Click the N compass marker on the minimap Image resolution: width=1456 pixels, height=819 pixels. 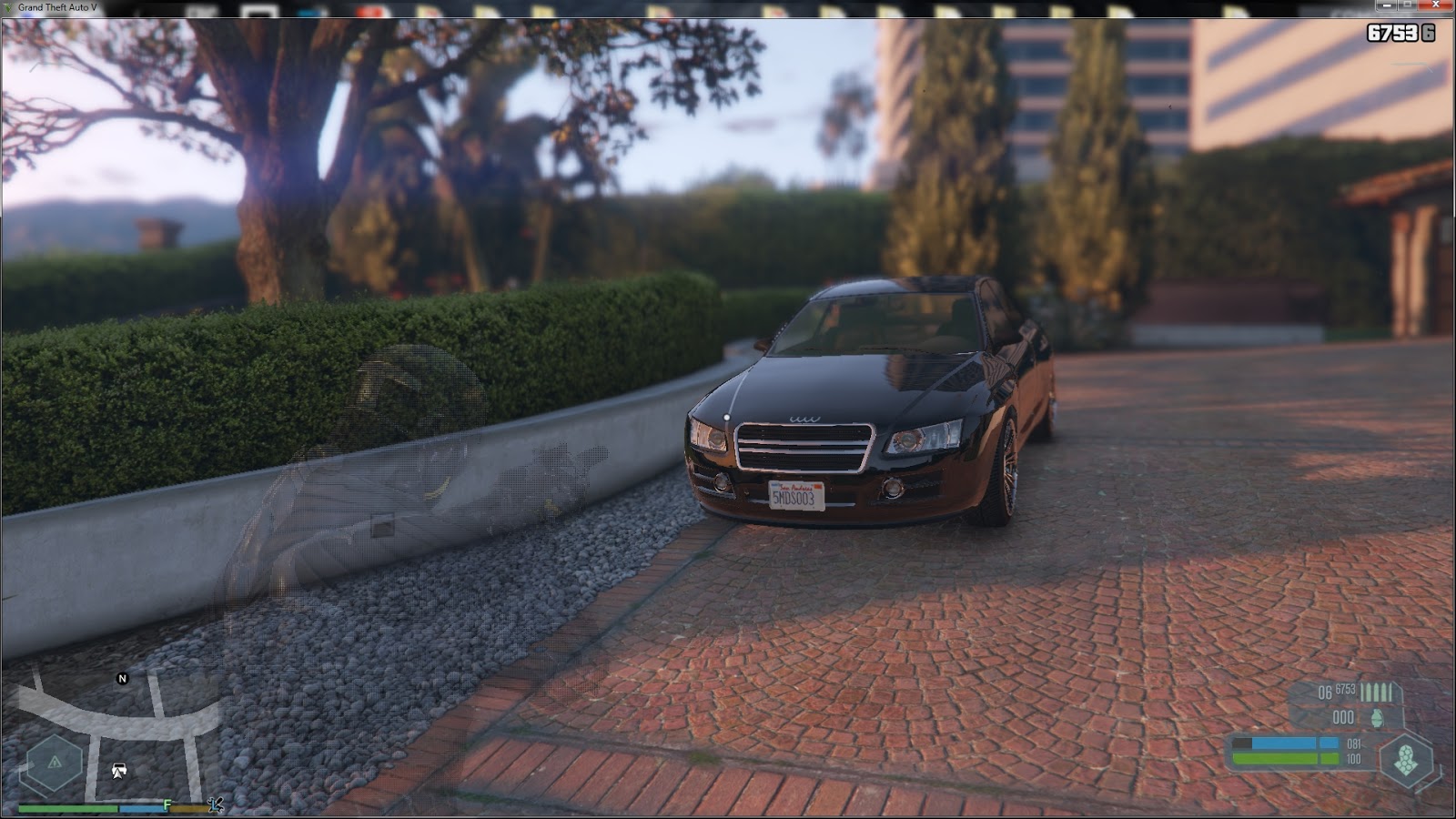(122, 678)
